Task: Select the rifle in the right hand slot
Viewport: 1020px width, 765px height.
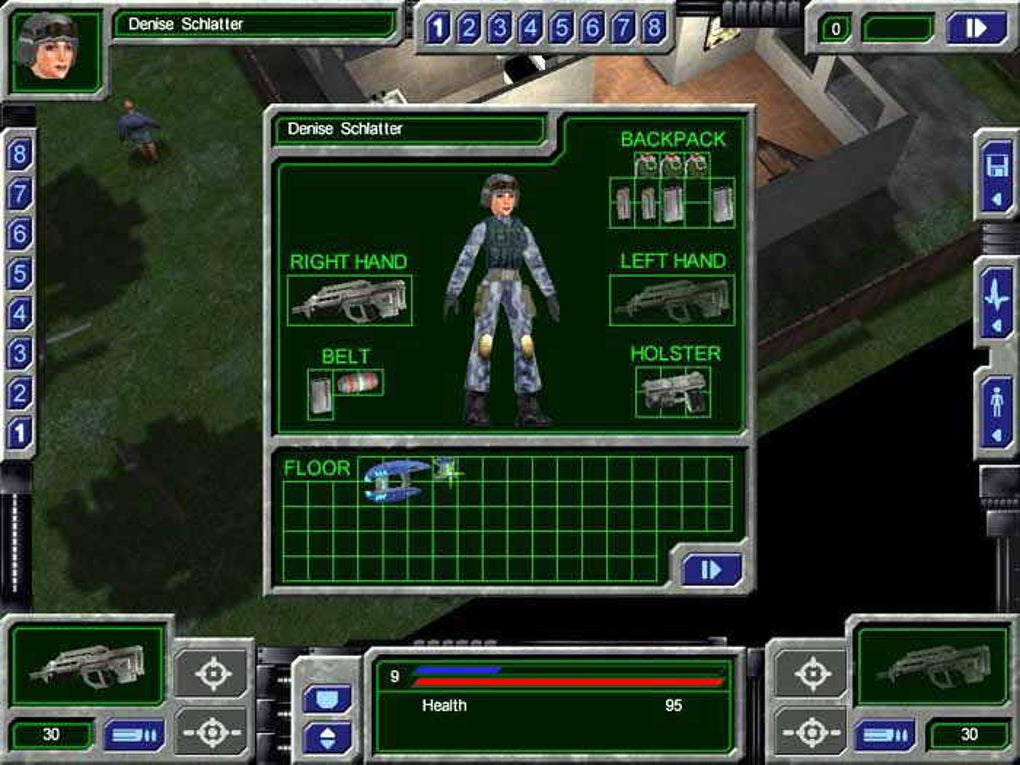Action: click(x=349, y=300)
